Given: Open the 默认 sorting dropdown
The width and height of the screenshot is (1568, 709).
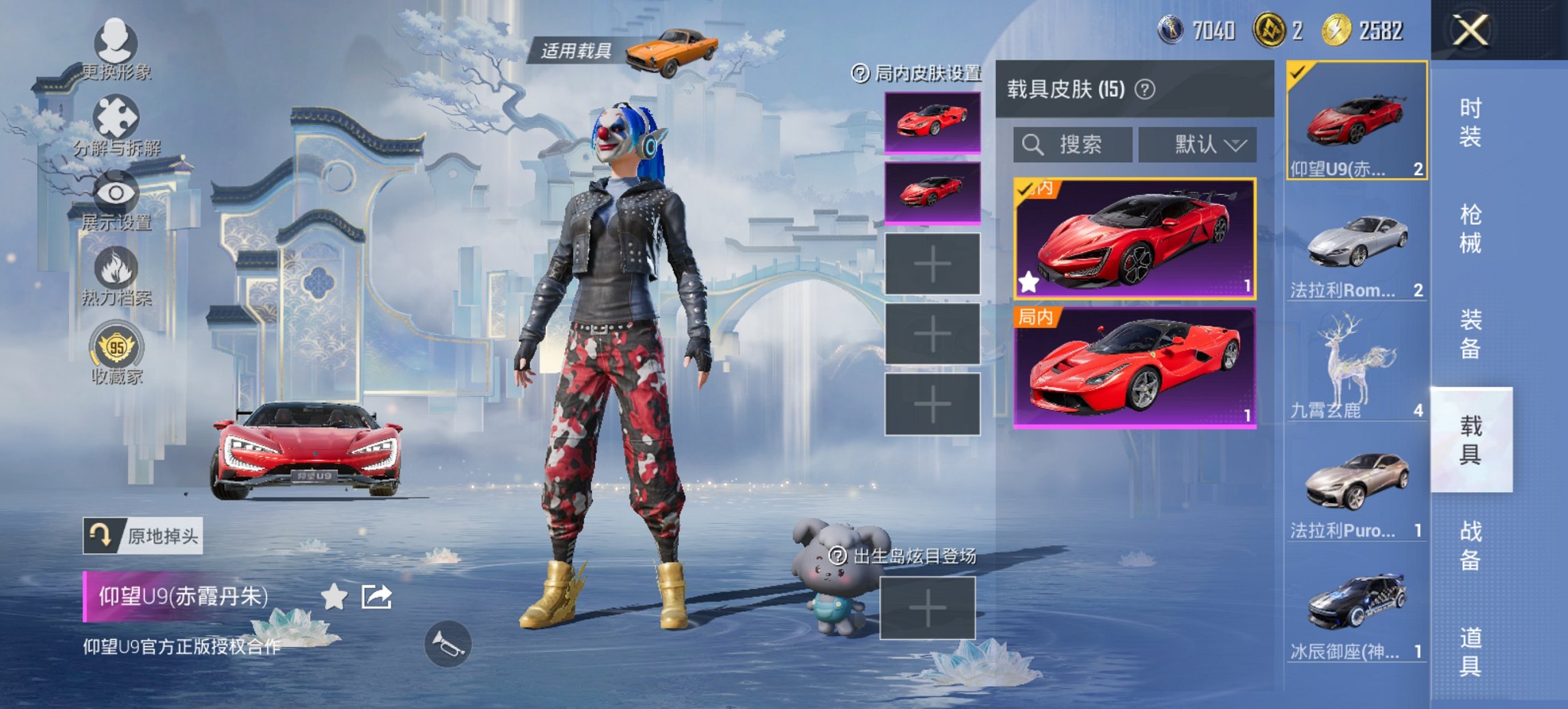Looking at the screenshot, I should tap(1197, 144).
